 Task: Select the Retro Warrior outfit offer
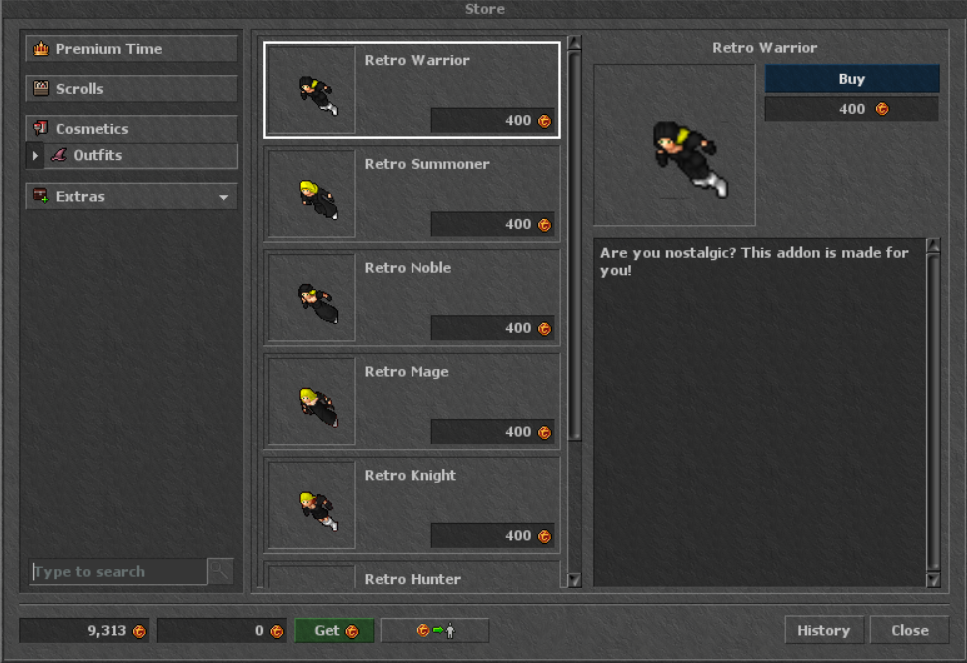click(x=411, y=90)
